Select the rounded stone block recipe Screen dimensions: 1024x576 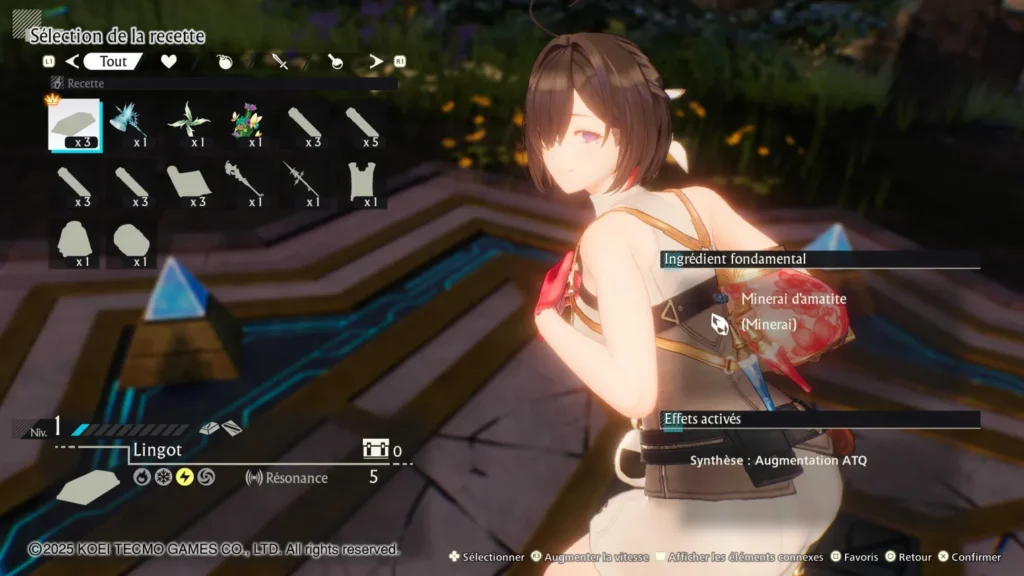[131, 243]
